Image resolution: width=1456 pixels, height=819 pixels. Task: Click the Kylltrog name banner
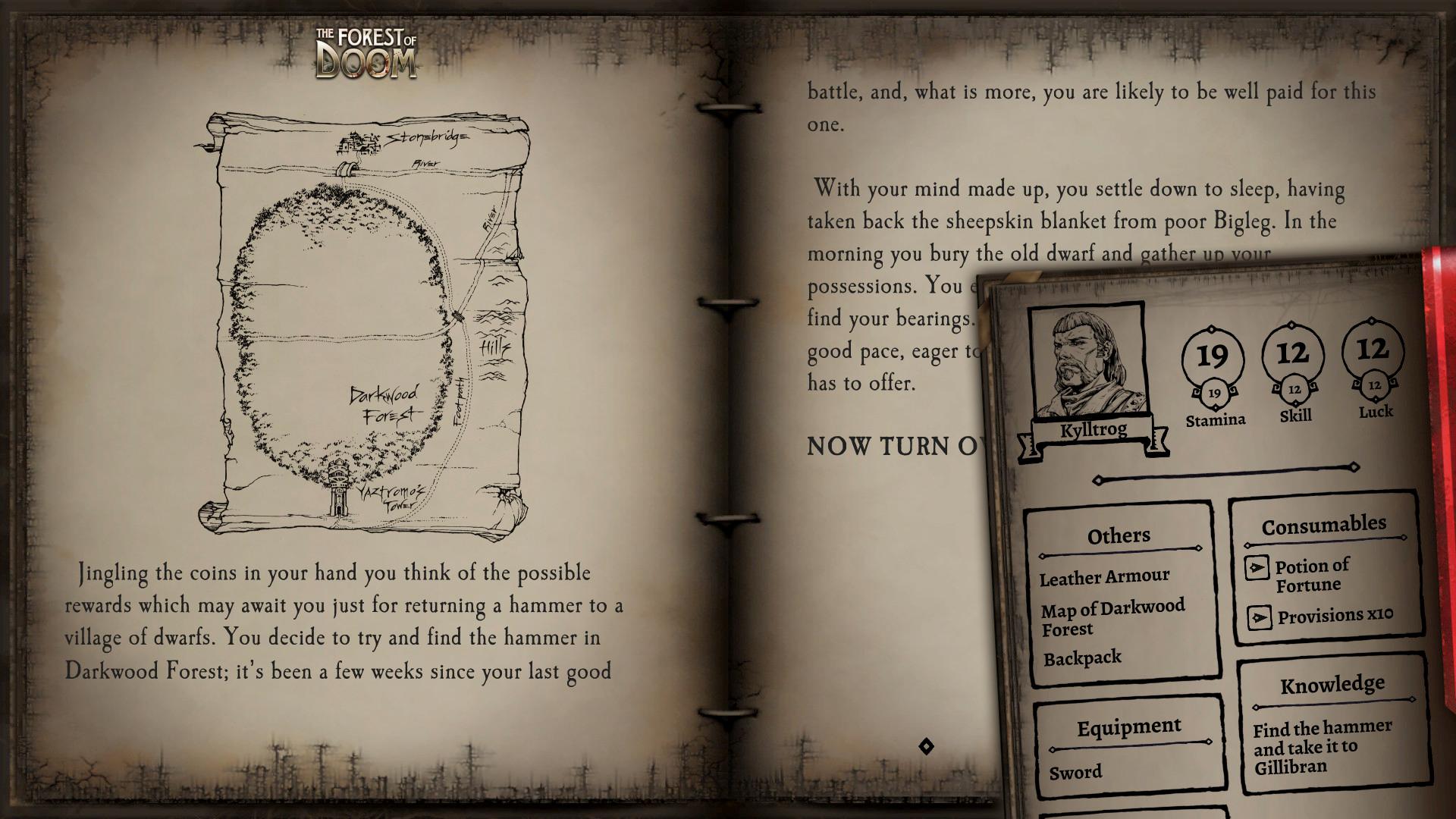[1092, 428]
